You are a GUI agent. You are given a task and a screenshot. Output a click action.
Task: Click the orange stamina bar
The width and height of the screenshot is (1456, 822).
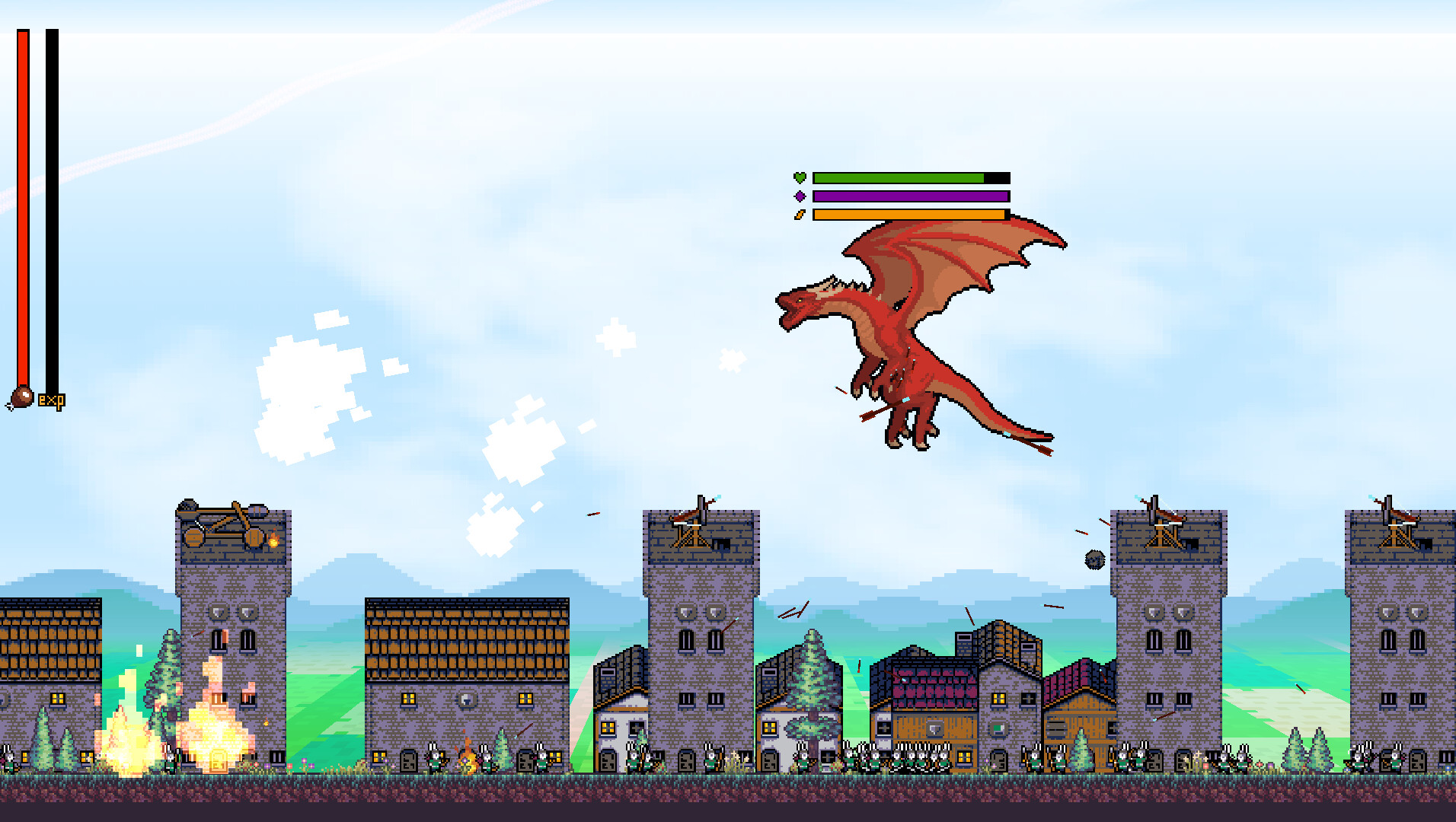[x=906, y=216]
